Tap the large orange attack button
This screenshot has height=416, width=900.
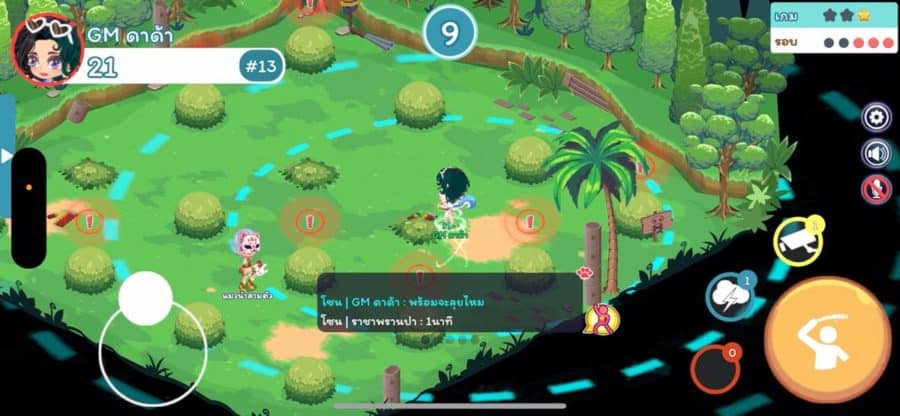click(x=827, y=340)
